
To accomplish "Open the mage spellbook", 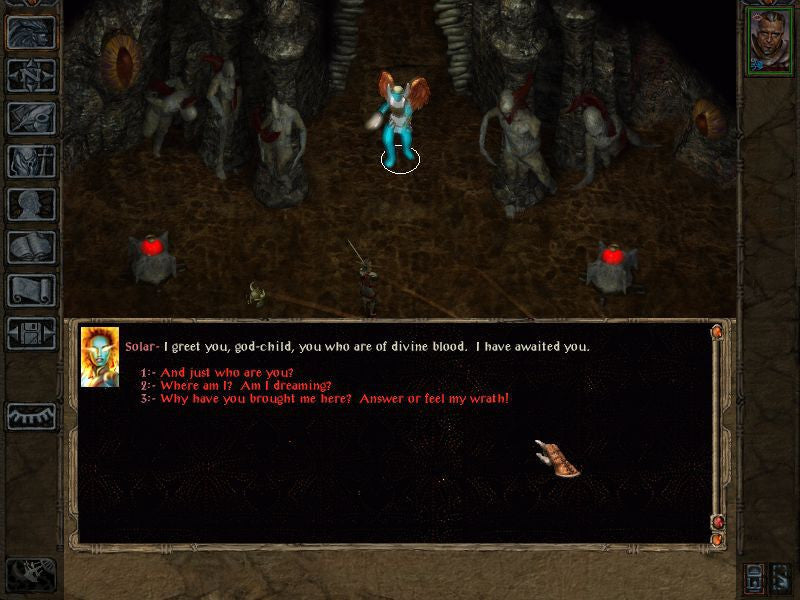I will [31, 247].
